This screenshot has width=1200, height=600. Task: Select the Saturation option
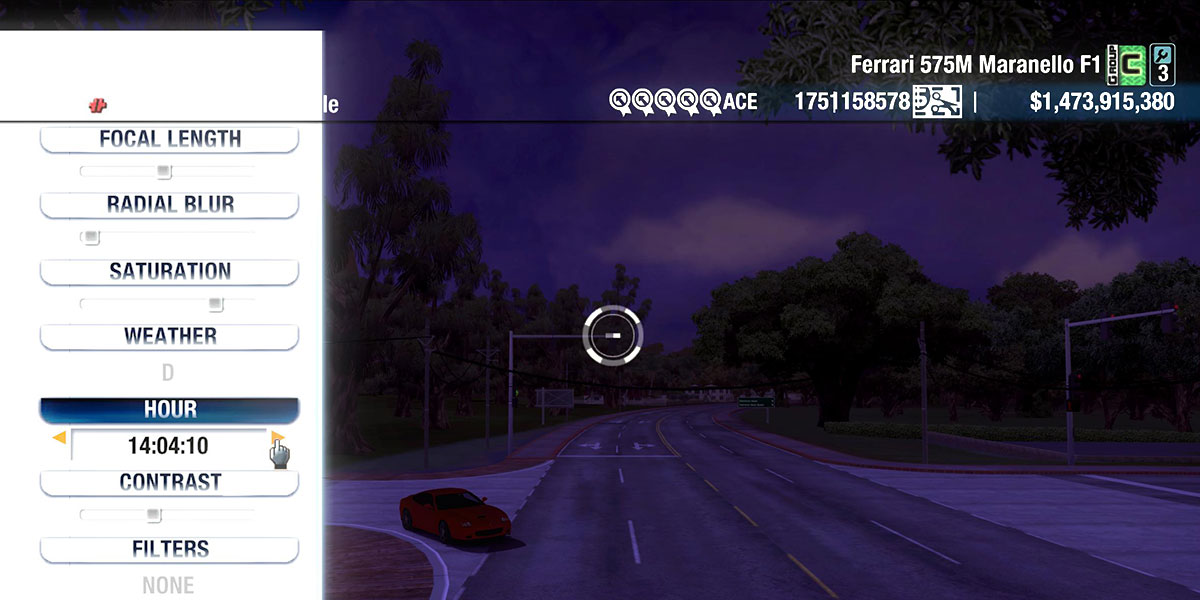click(169, 271)
